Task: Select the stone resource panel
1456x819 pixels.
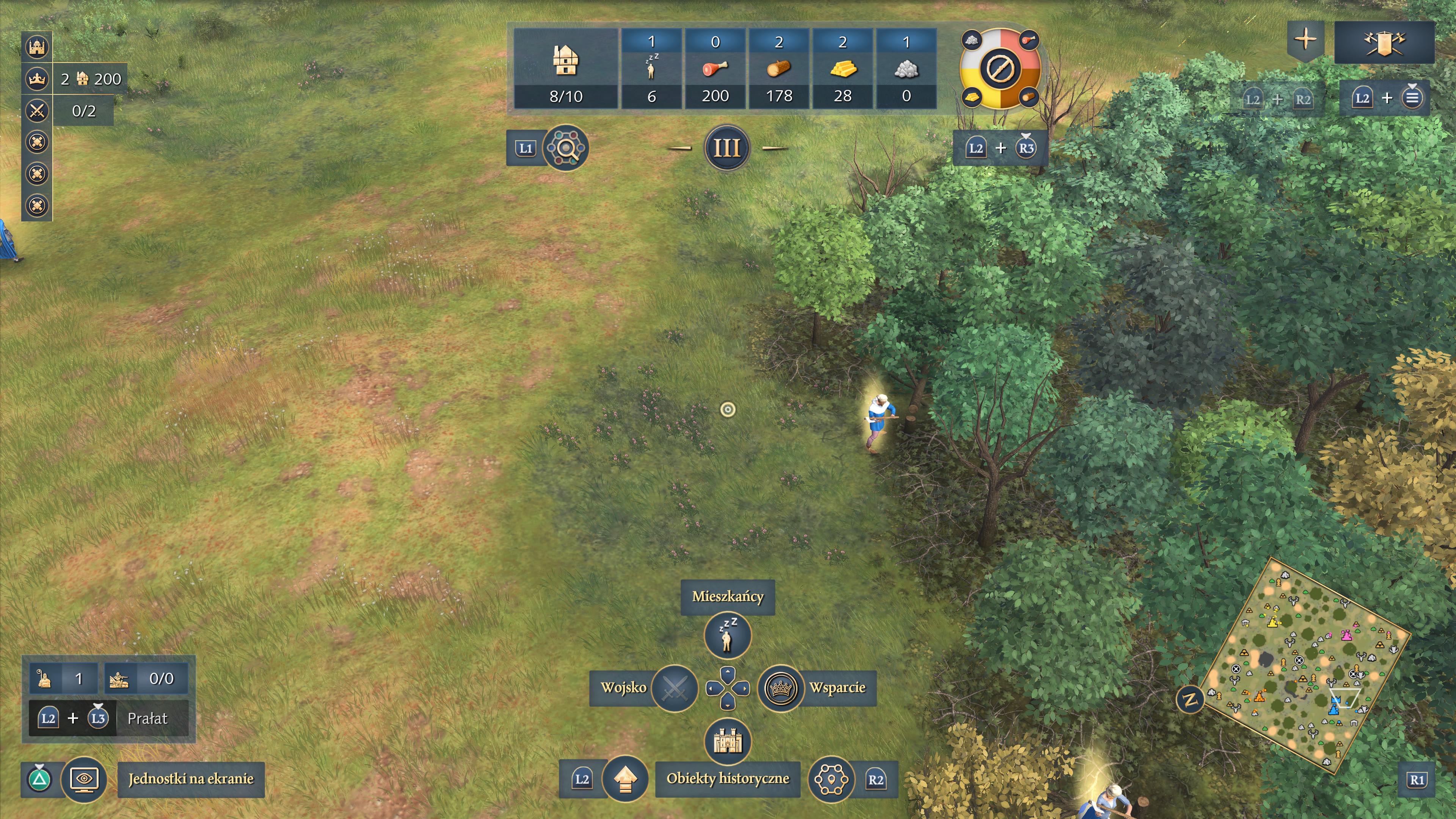Action: click(x=906, y=68)
